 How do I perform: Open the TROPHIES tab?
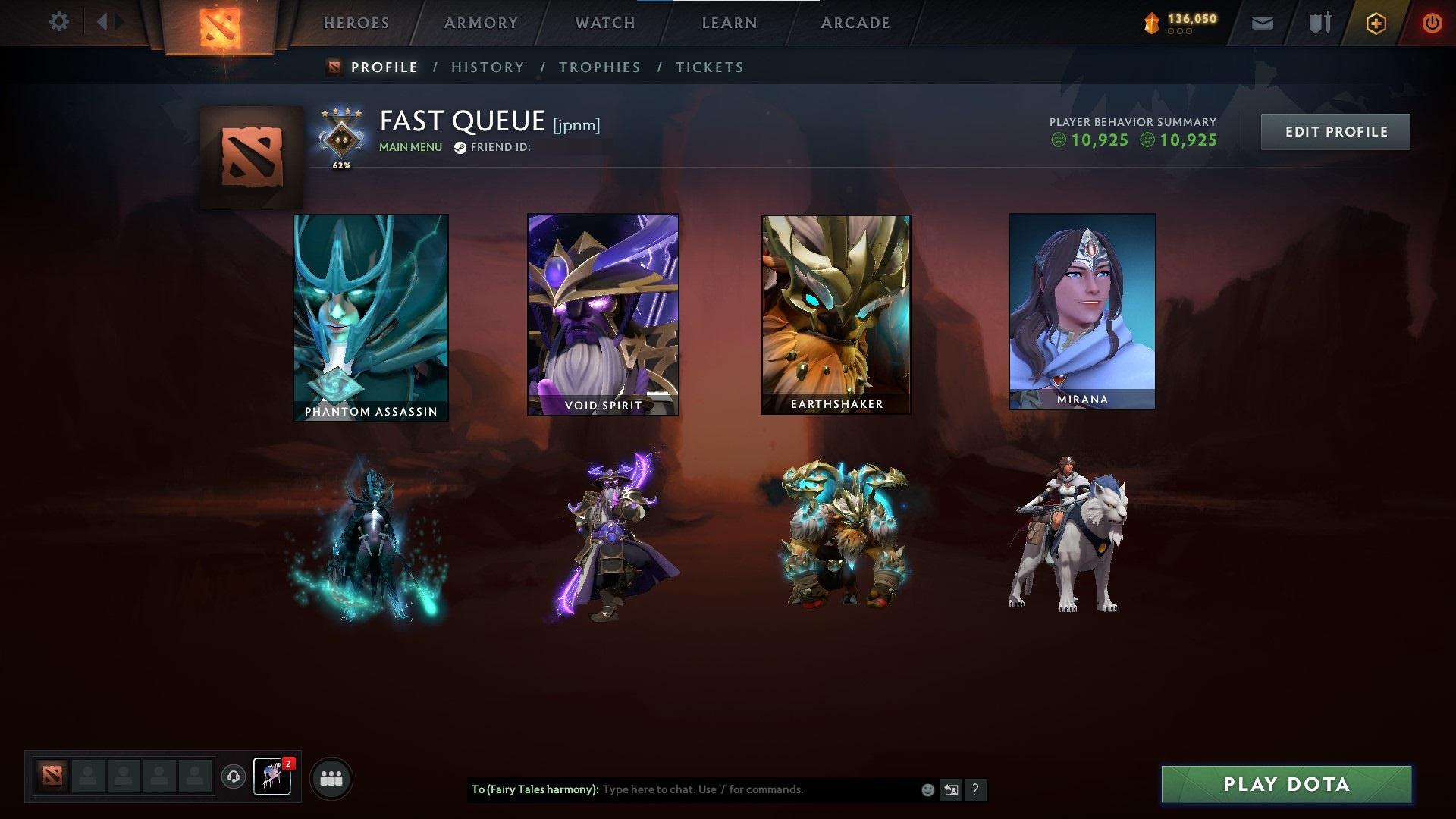[x=600, y=67]
